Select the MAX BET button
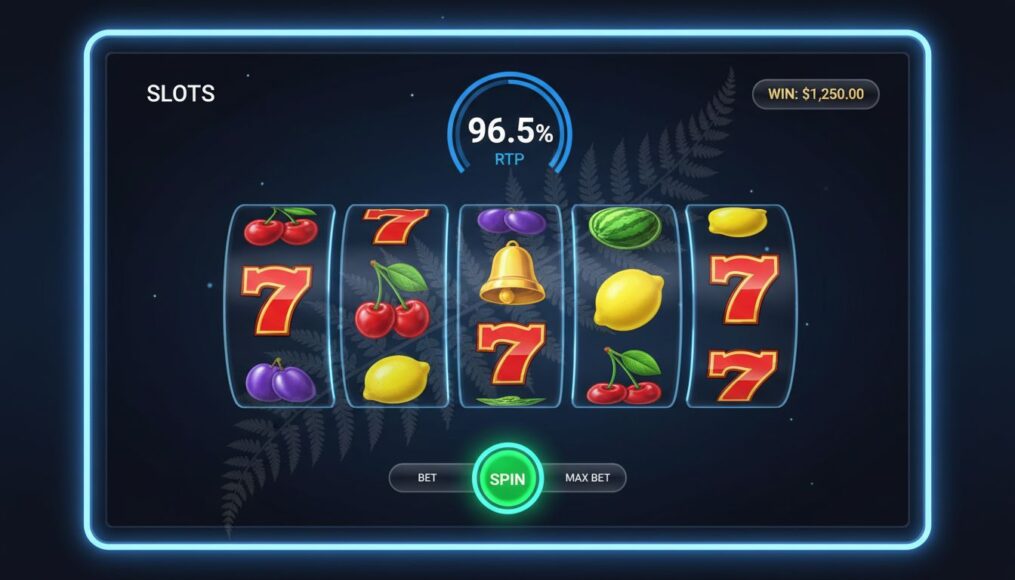The height and width of the screenshot is (580, 1015). (587, 478)
